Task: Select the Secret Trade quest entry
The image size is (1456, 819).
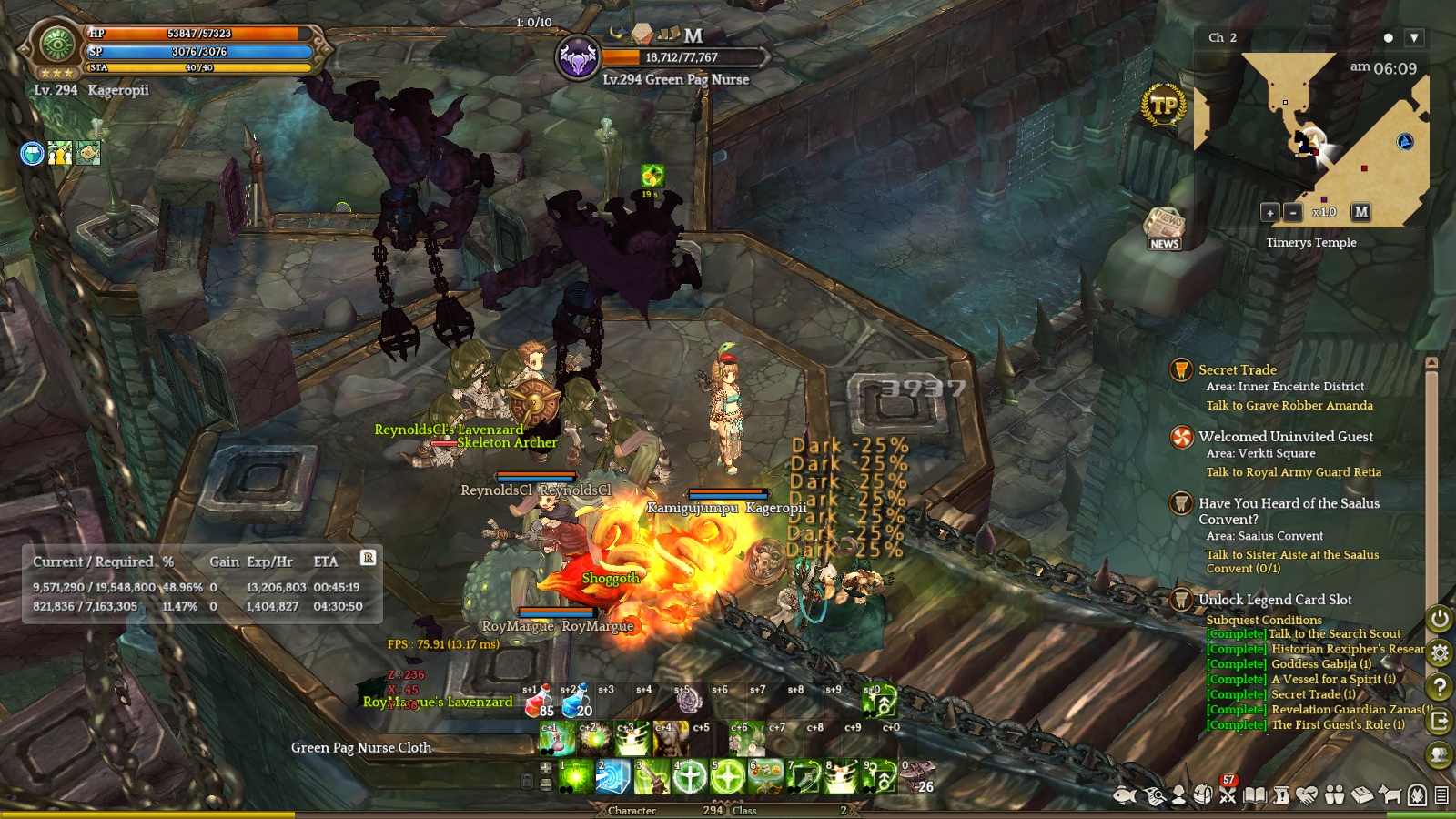Action: [x=1237, y=369]
